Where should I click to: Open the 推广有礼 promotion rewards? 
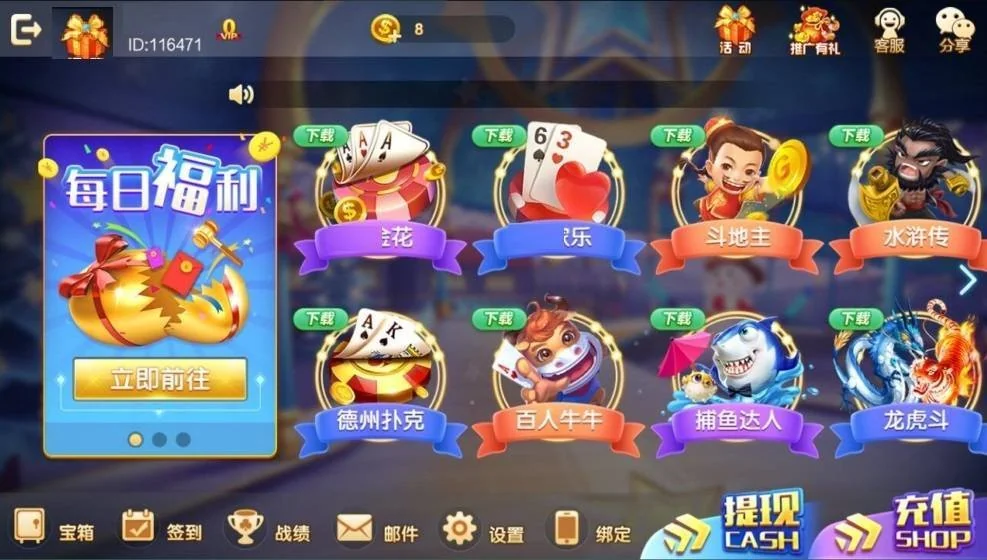click(814, 28)
